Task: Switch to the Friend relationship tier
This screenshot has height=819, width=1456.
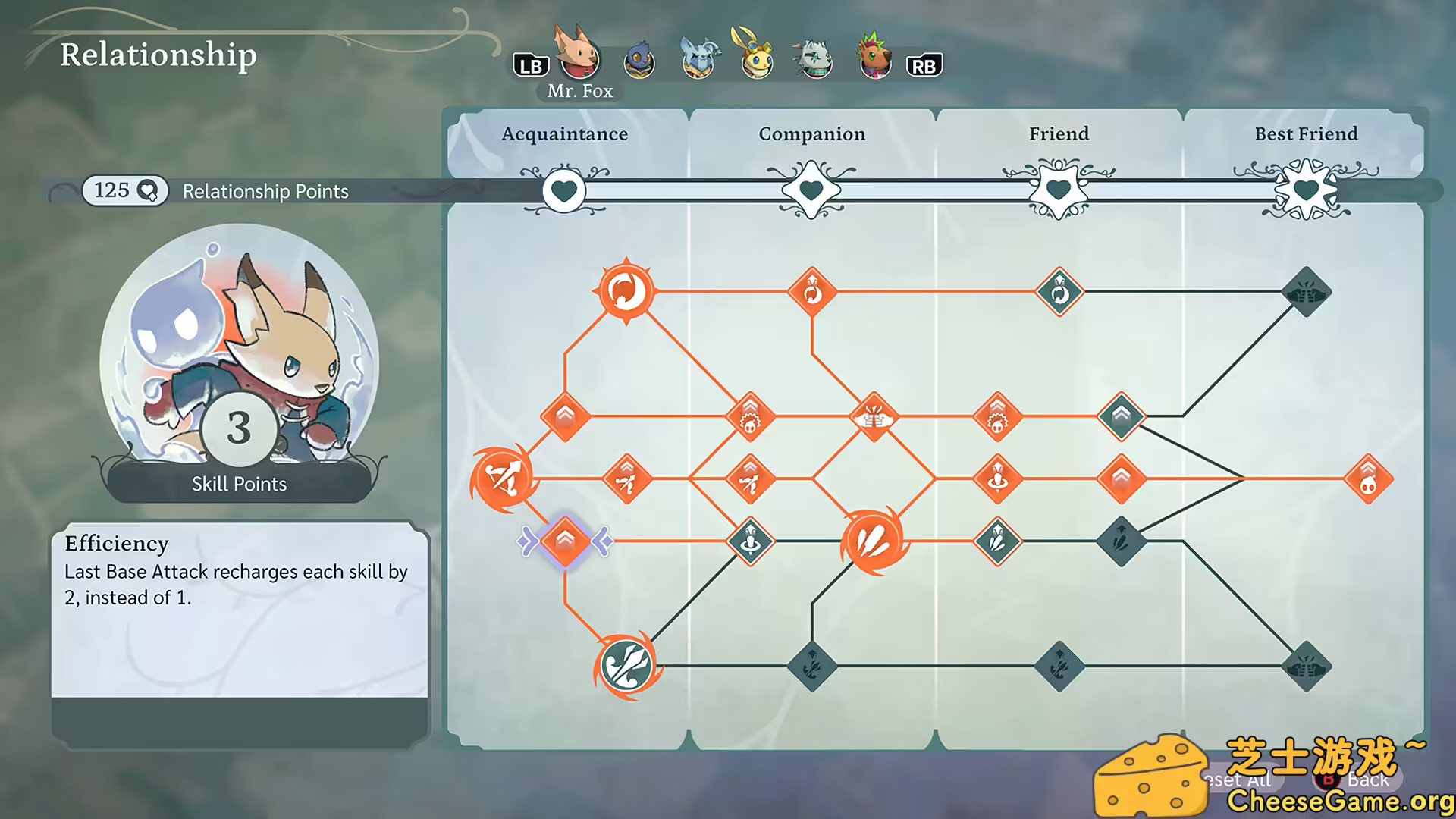Action: 1059,133
